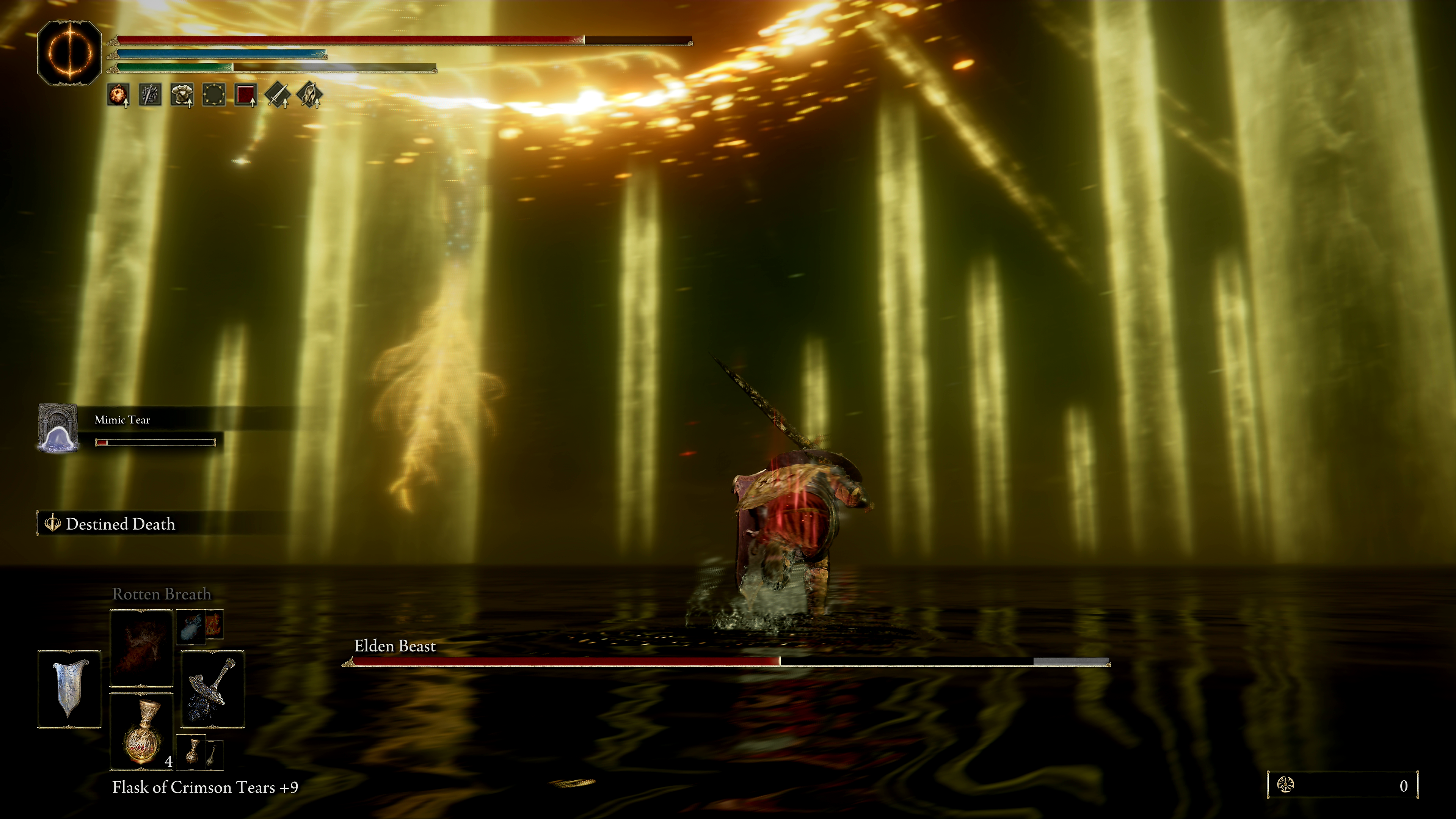1456x819 pixels.
Task: Inspect the last diamond-shaped buff icon
Action: 310,94
